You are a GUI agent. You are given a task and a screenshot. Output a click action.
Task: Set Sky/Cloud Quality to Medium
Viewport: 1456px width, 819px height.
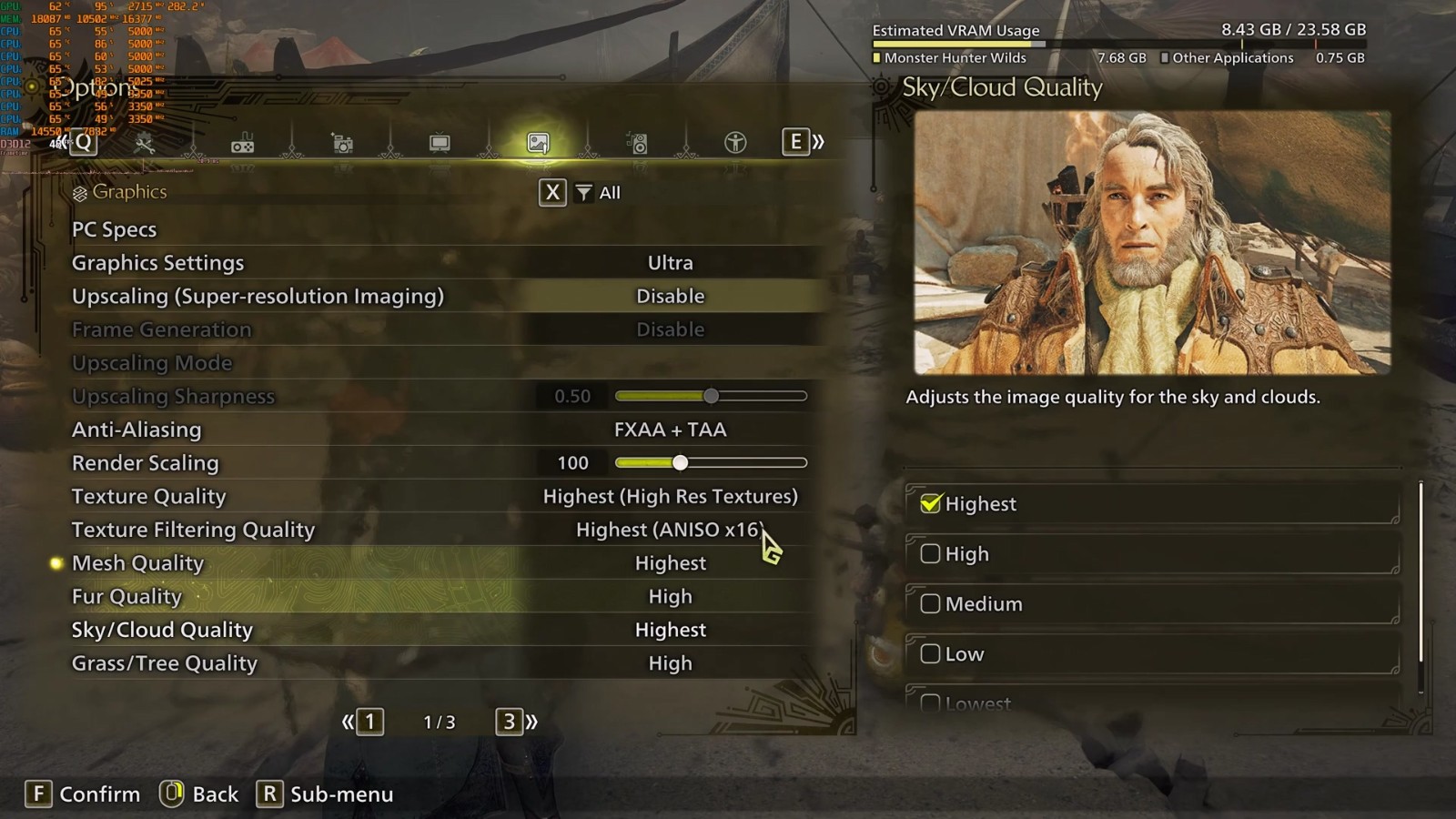click(x=930, y=604)
